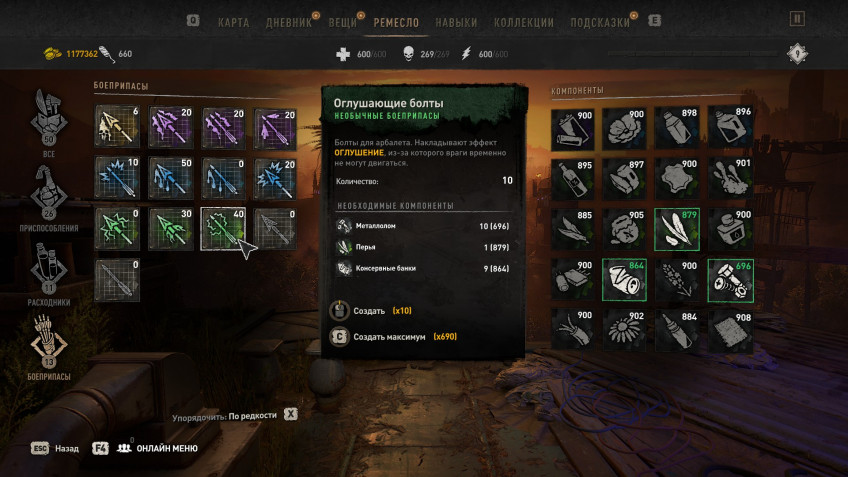848x477 pixels.
Task: Click the Создать craft button
Action: point(369,311)
